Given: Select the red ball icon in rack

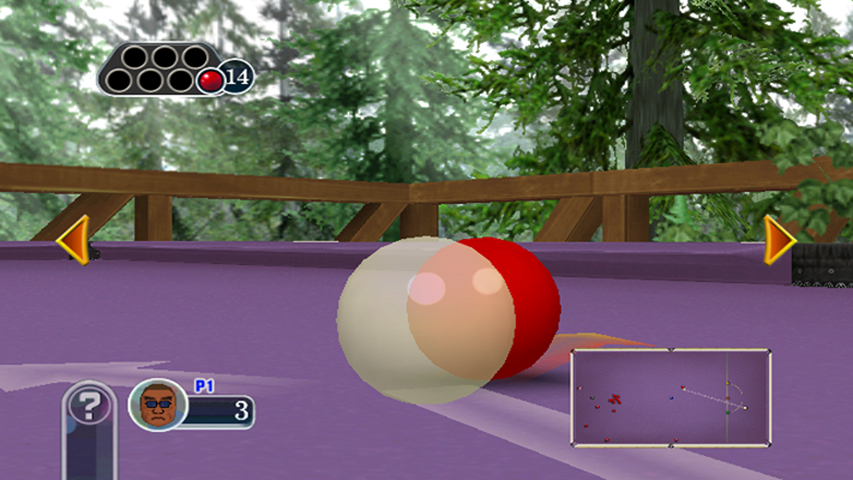Looking at the screenshot, I should [210, 80].
